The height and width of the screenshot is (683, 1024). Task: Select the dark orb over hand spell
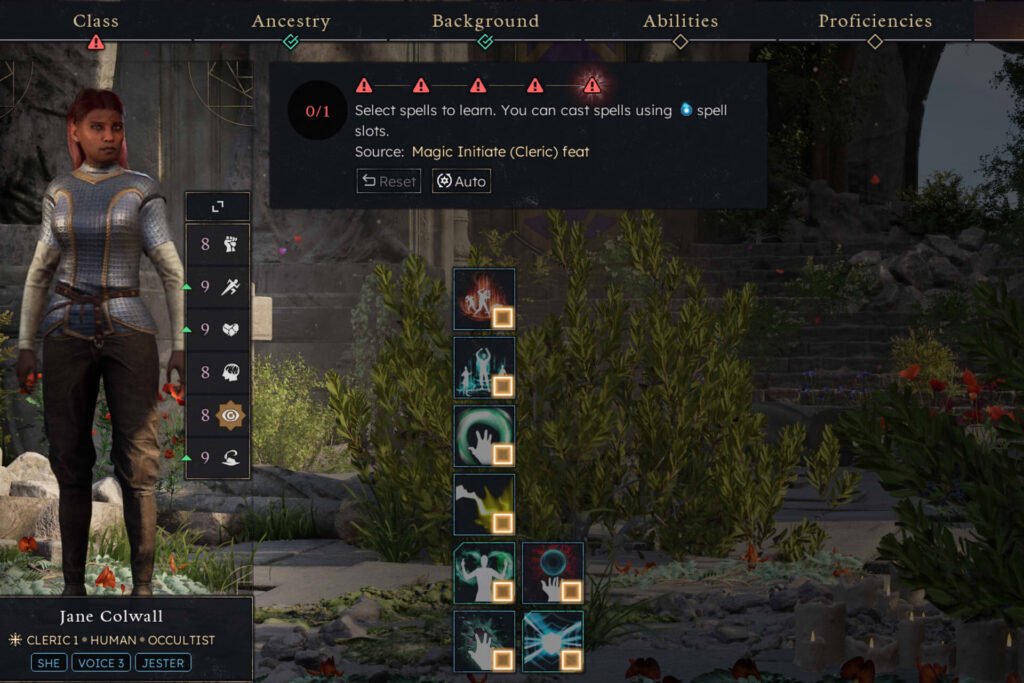point(552,573)
